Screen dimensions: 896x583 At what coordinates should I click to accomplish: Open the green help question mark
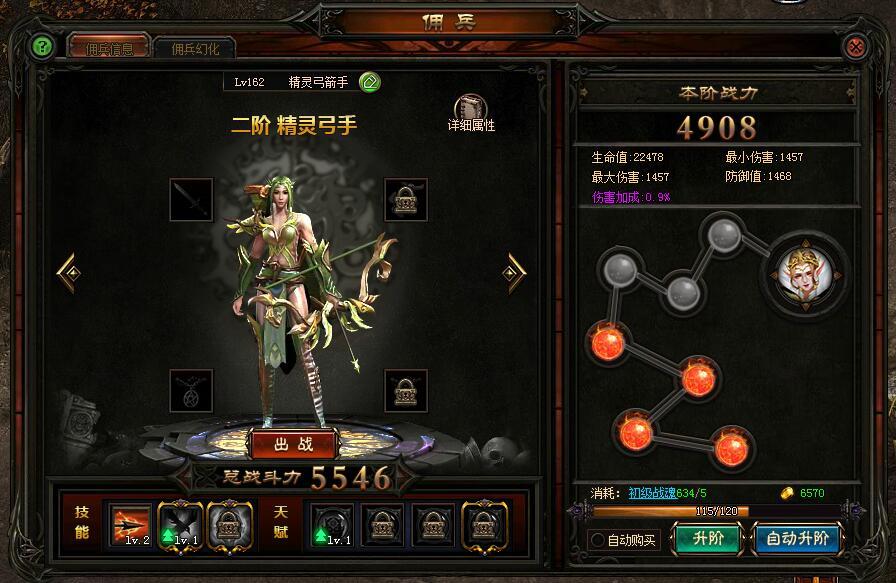pyautogui.click(x=41, y=46)
